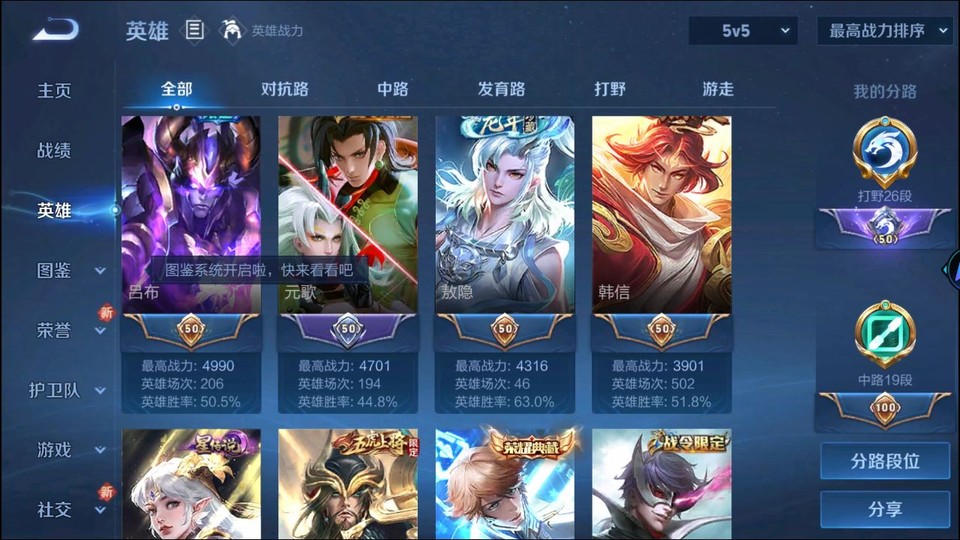Open the 最高战力排序 sorting dropdown

coord(884,31)
